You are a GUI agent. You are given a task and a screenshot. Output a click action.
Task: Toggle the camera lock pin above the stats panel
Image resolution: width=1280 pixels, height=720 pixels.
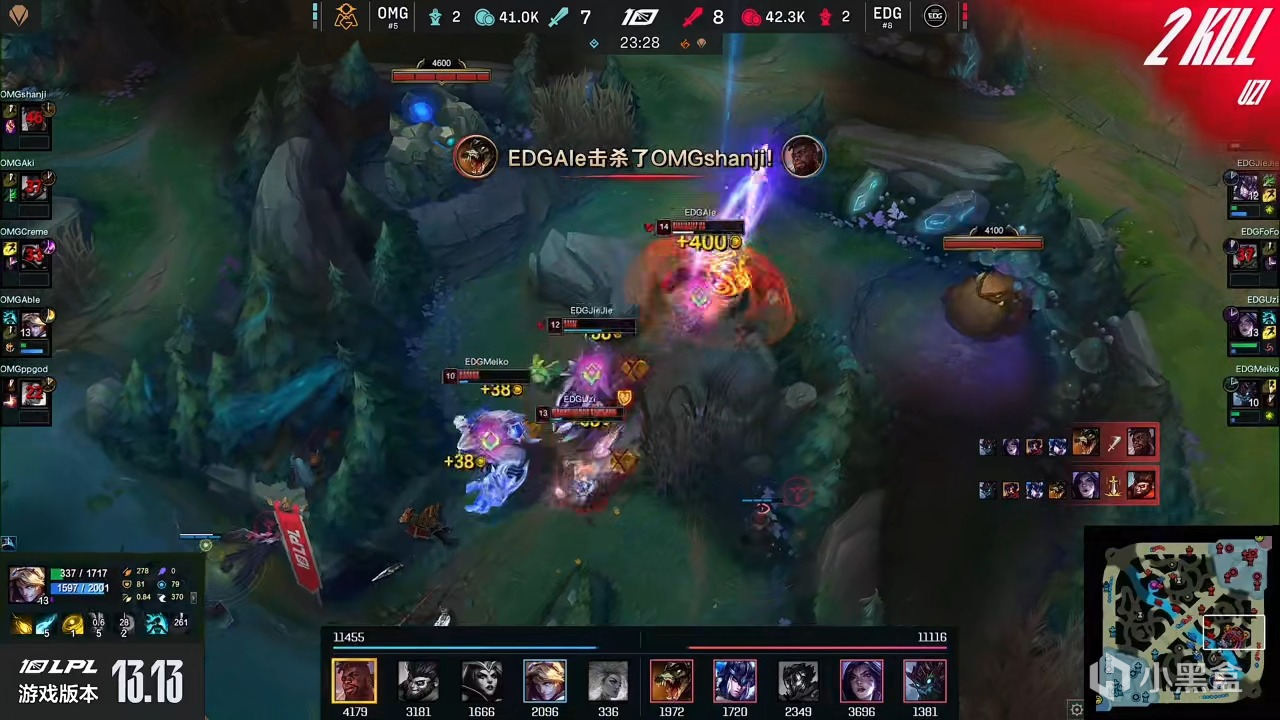(8, 543)
